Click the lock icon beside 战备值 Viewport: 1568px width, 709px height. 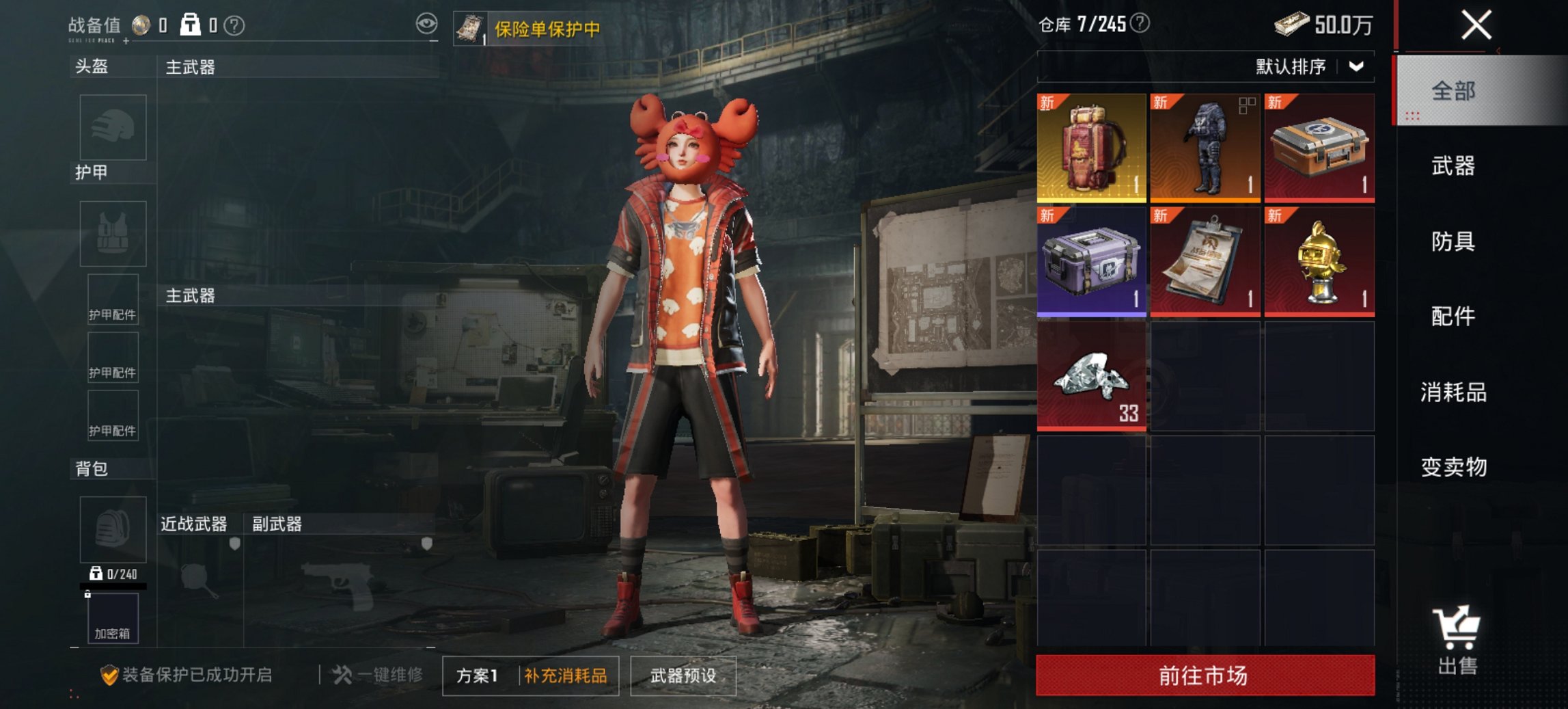pos(192,26)
